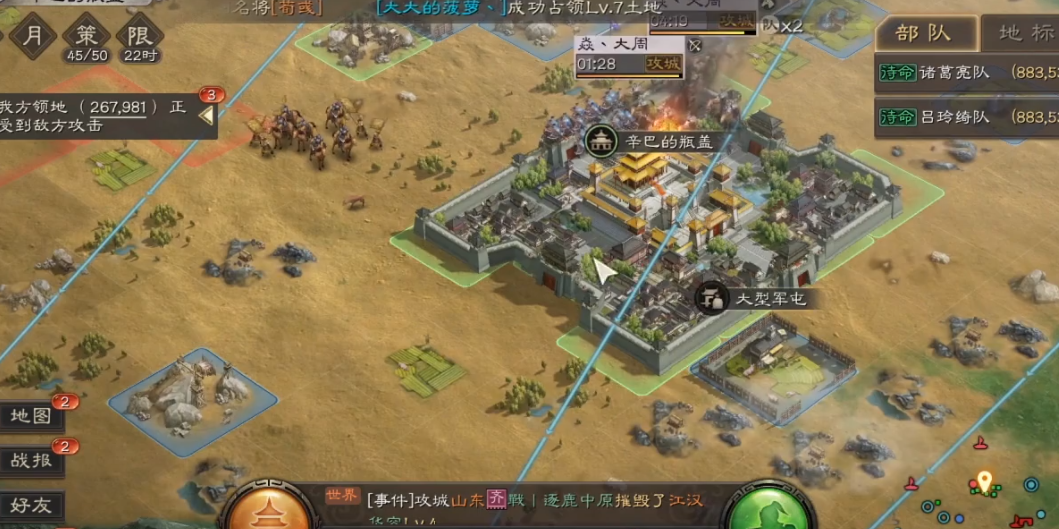Switch to the 部队 troops tab
This screenshot has height=529, width=1059.
pyautogui.click(x=922, y=33)
